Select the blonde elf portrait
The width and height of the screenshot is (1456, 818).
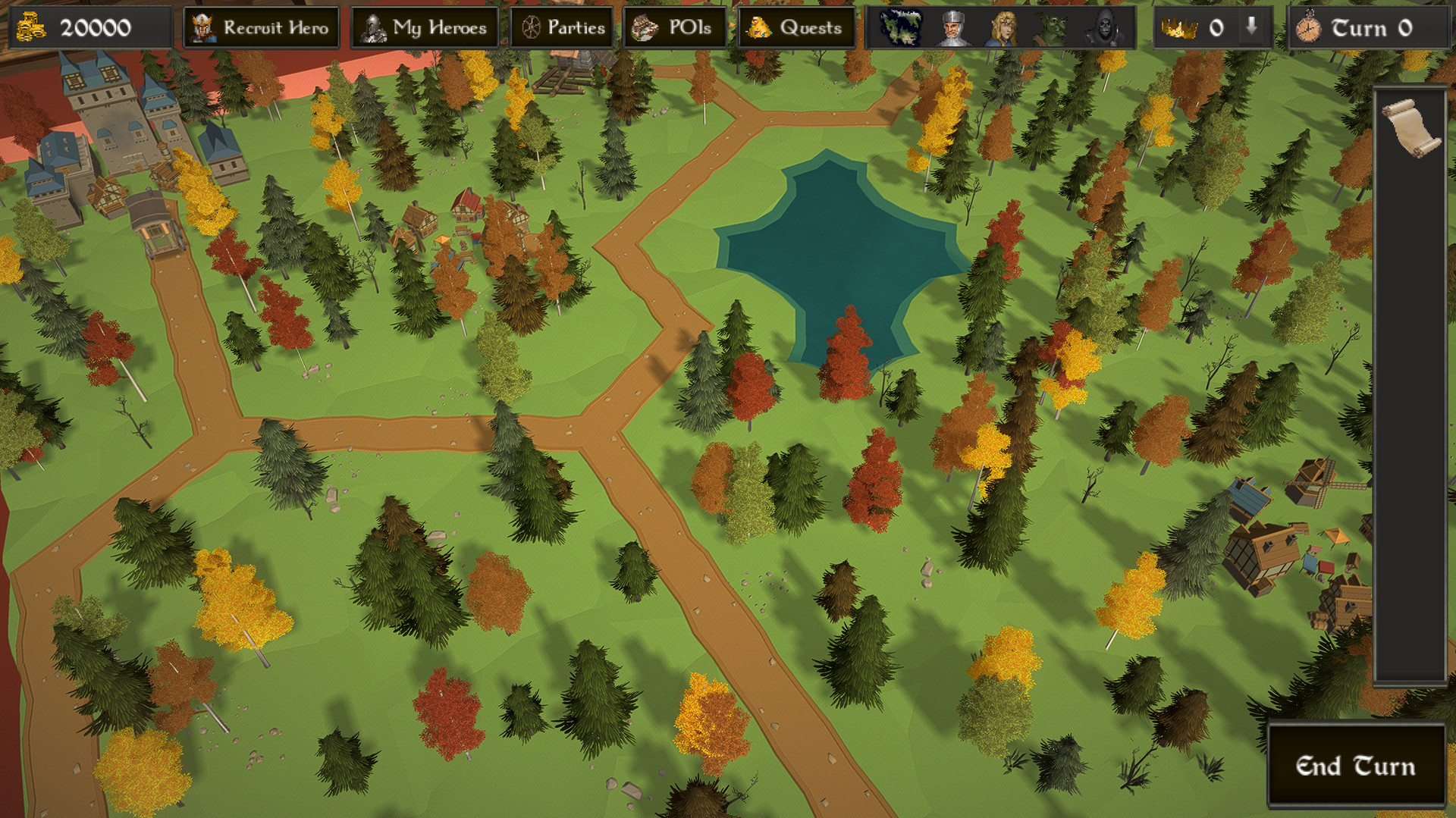[x=1003, y=28]
